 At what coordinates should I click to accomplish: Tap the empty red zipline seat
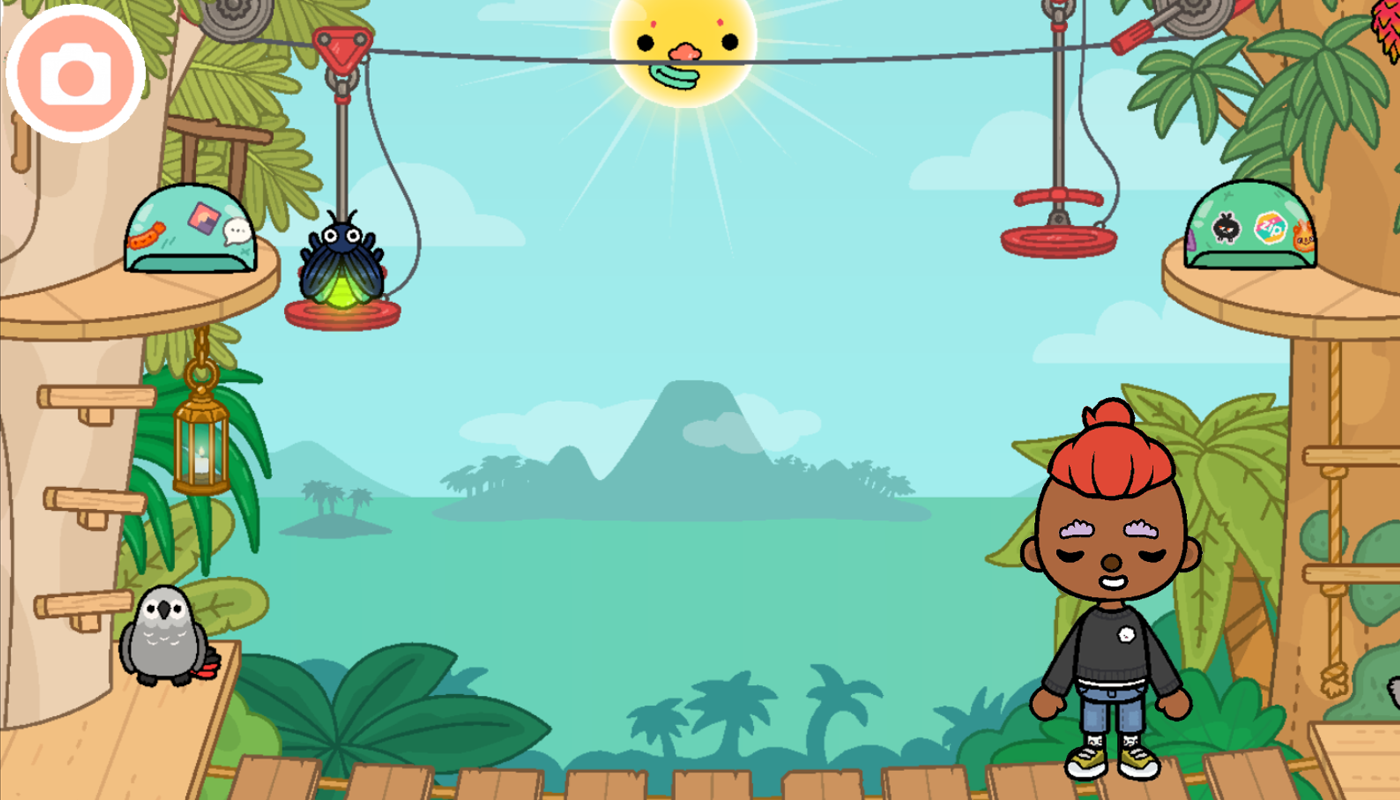(1058, 240)
